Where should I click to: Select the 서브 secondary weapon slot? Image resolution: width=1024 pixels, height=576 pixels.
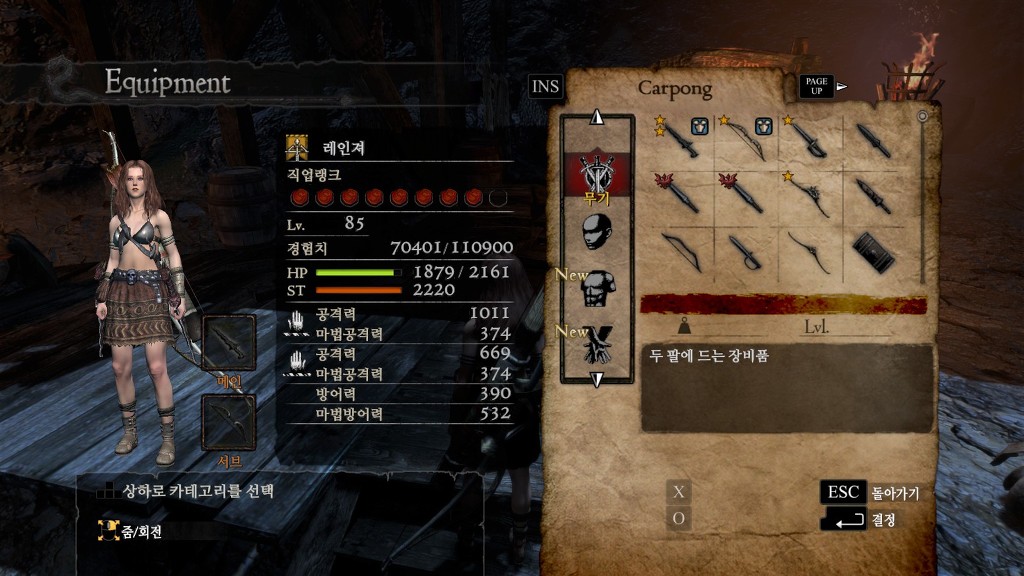(229, 422)
